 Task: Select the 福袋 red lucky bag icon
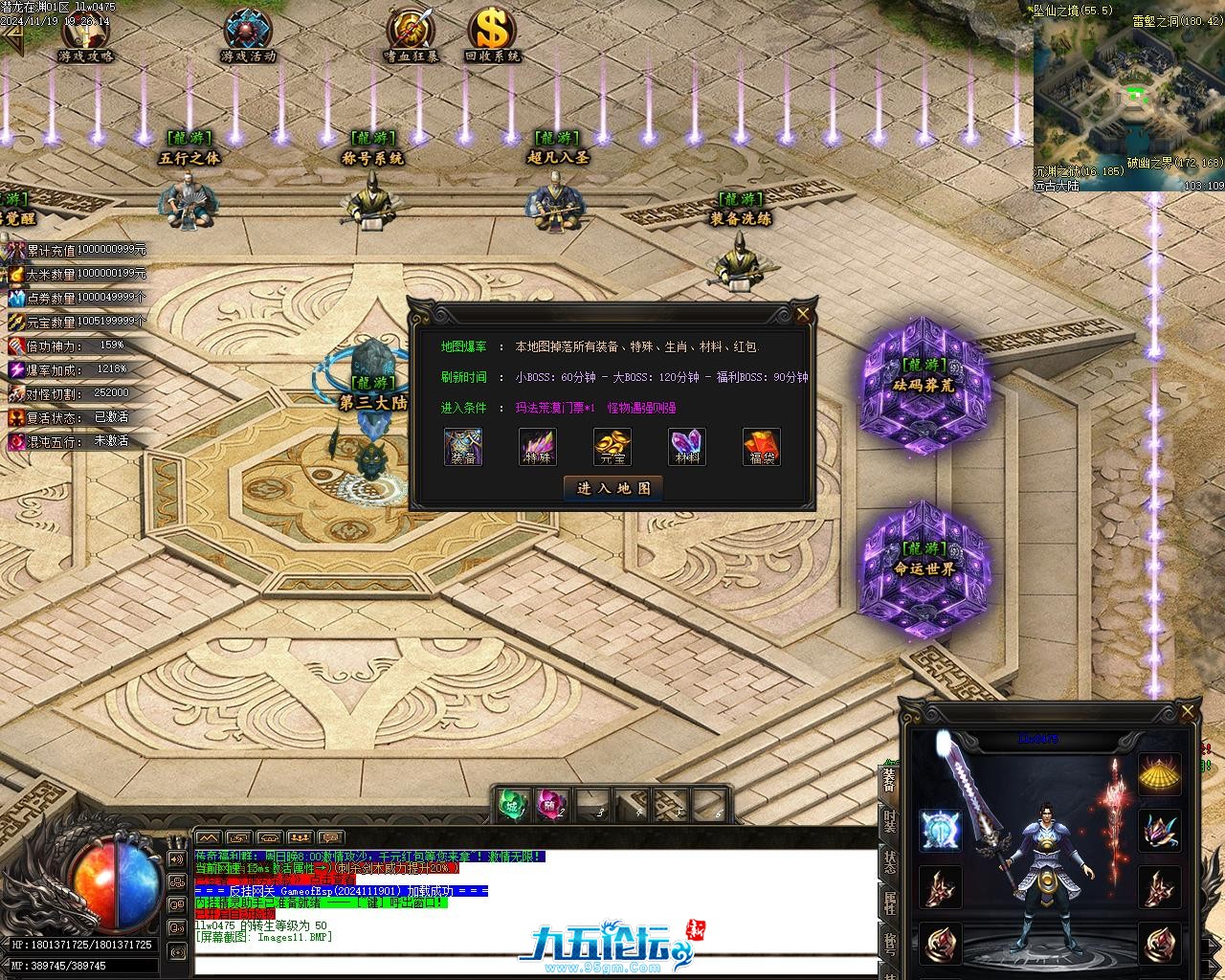762,447
